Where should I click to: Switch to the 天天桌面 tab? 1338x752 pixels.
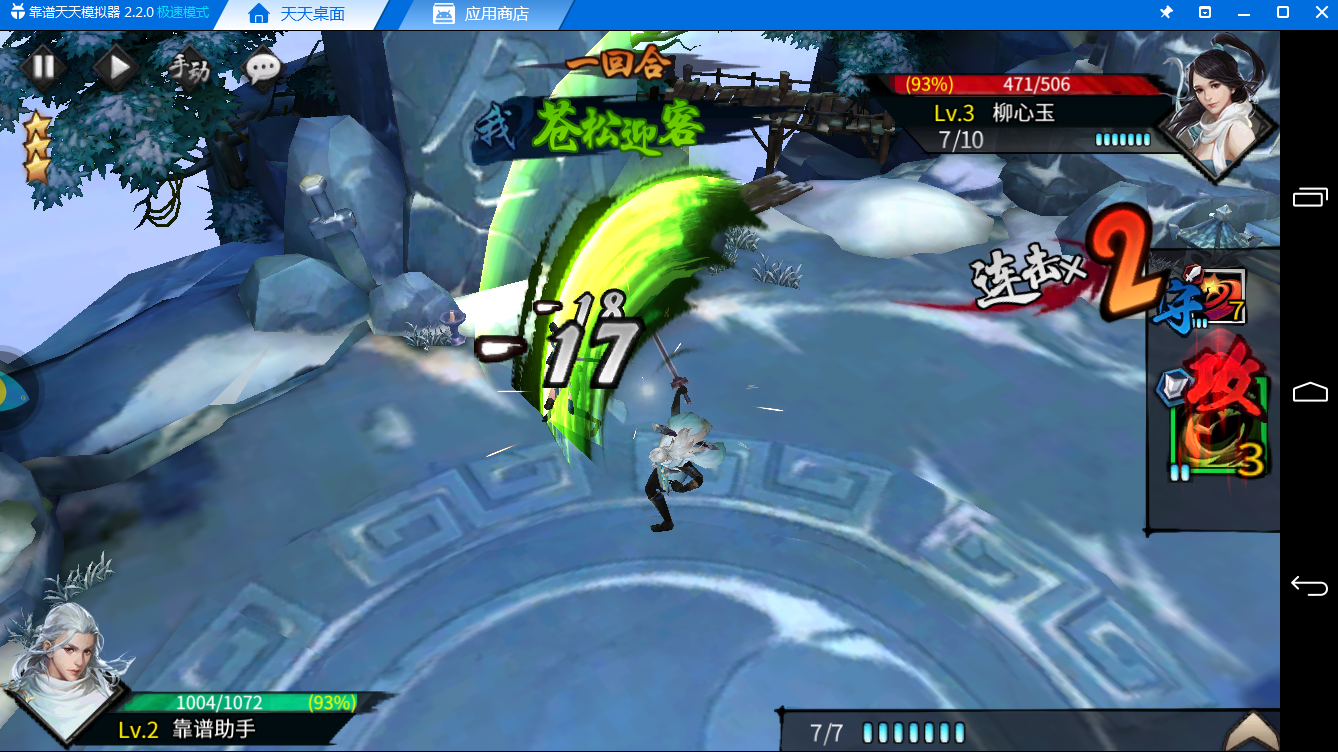tap(297, 14)
